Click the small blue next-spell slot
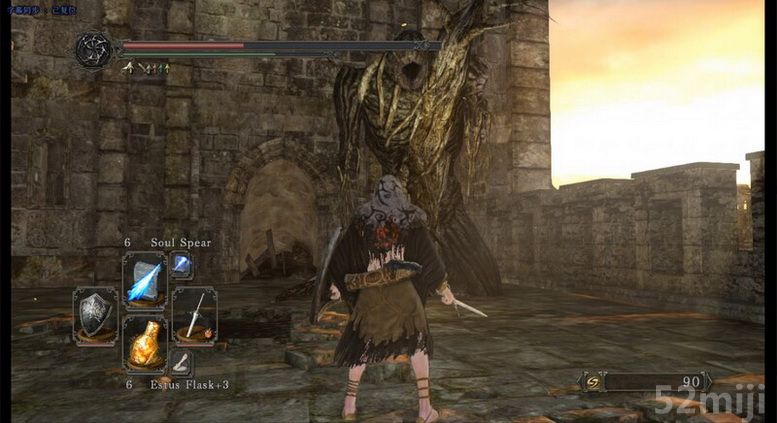The width and height of the screenshot is (777, 423). click(182, 265)
